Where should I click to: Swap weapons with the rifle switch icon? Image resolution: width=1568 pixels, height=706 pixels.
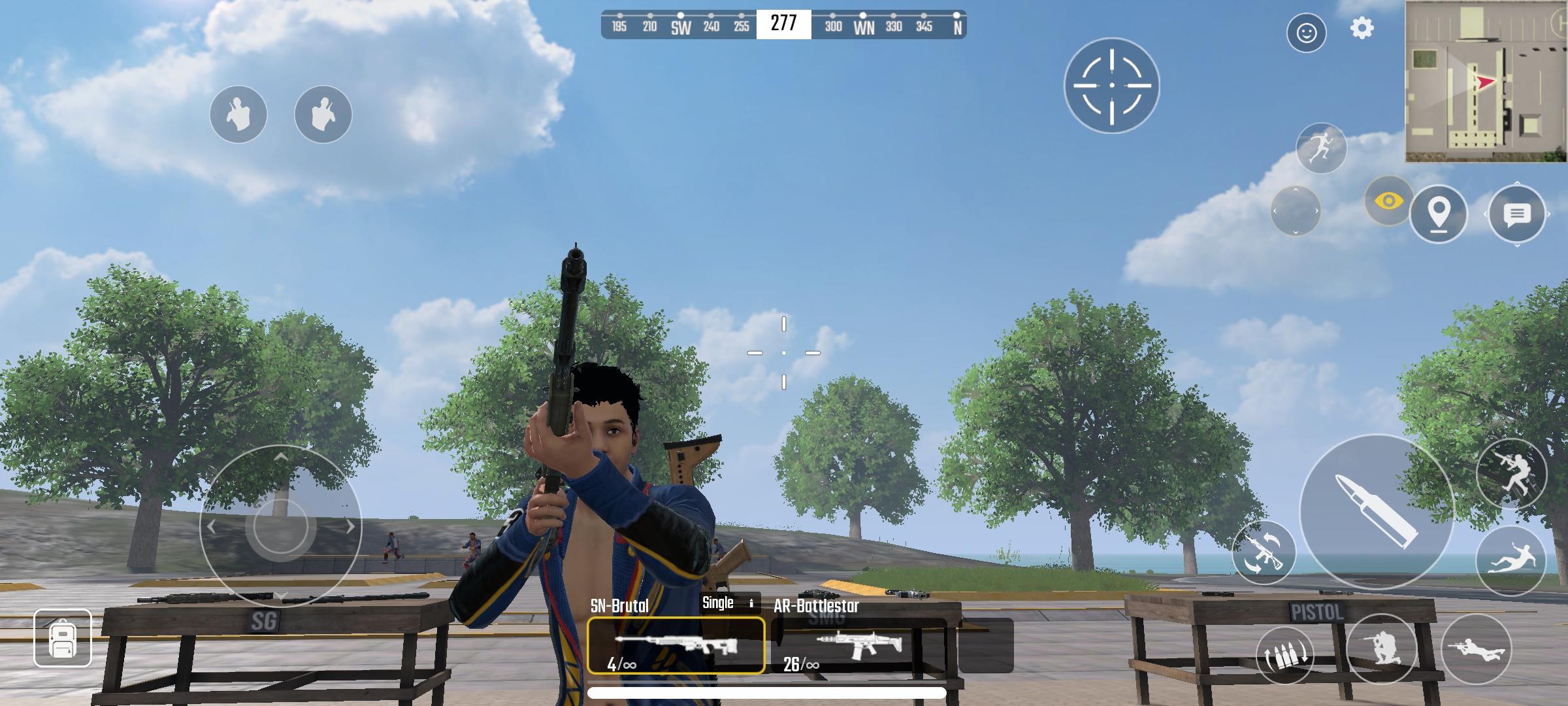[x=1264, y=552]
